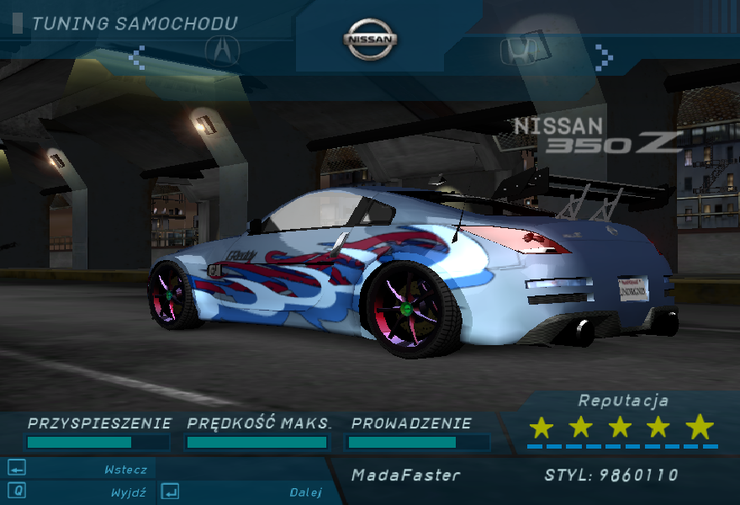The image size is (740, 505).
Task: Go back with the Wstecz button
Action: [x=125, y=469]
